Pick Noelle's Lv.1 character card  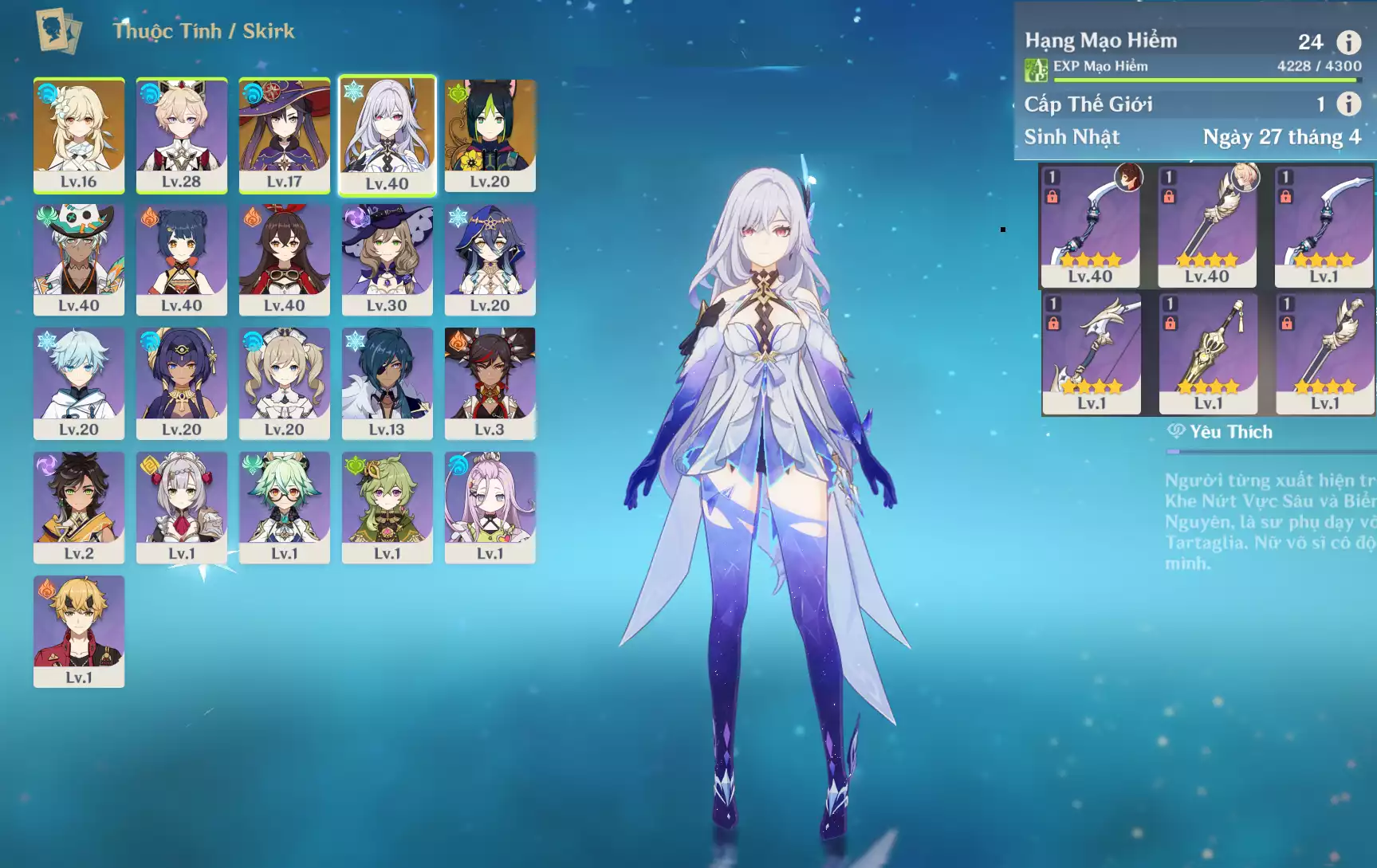[x=181, y=507]
